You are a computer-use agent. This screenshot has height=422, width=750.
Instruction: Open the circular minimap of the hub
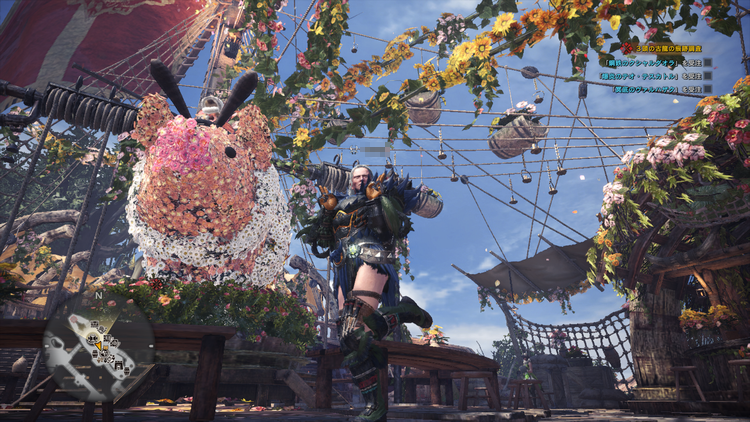click(98, 345)
